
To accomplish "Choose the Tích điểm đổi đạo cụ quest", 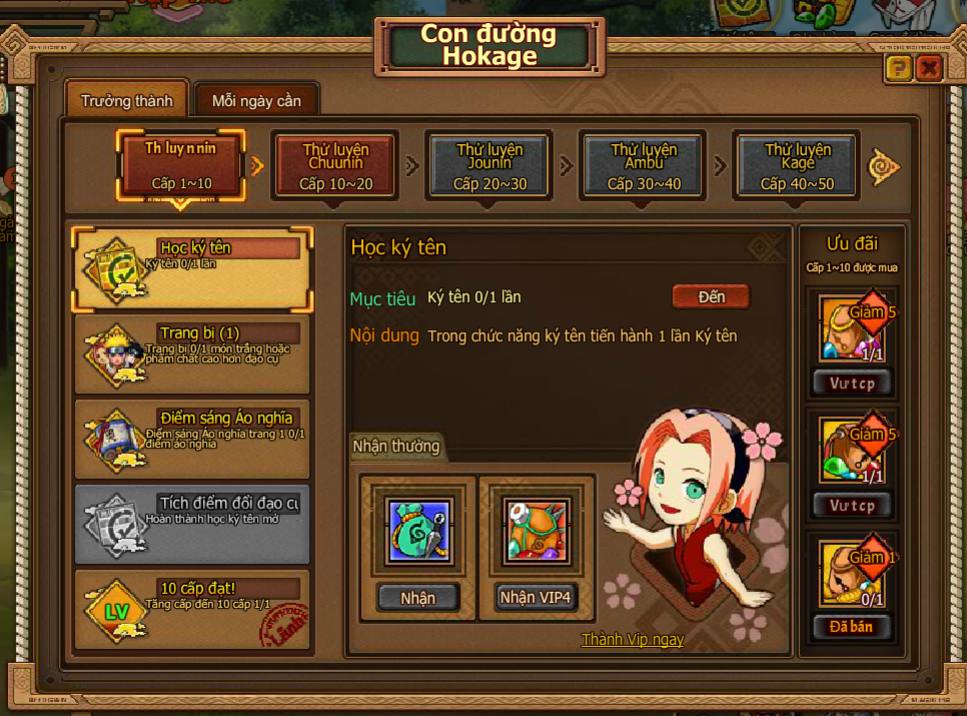I will [192, 524].
